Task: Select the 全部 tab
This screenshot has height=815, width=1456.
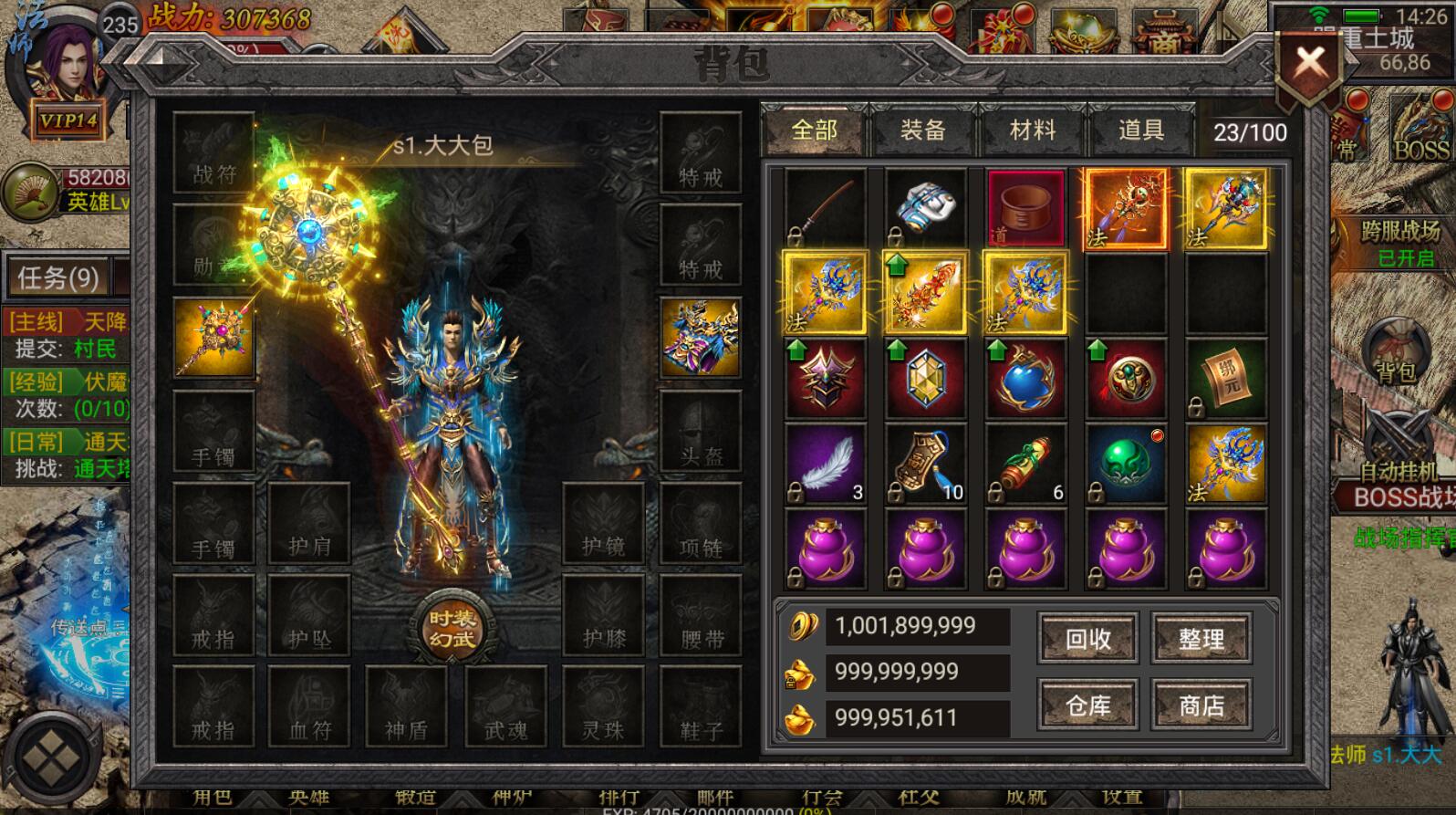Action: click(814, 131)
